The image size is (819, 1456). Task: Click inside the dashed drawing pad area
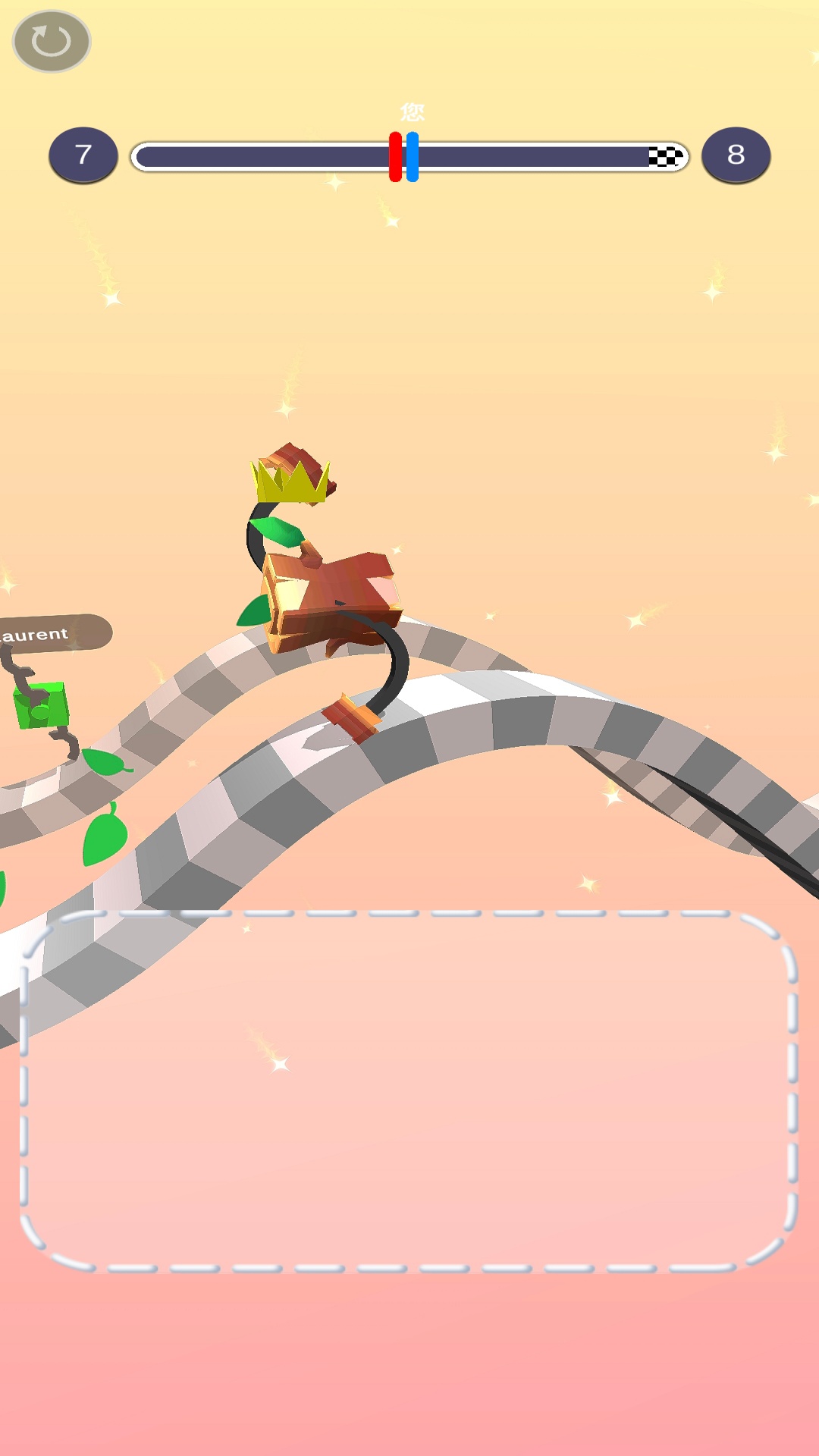click(409, 1090)
